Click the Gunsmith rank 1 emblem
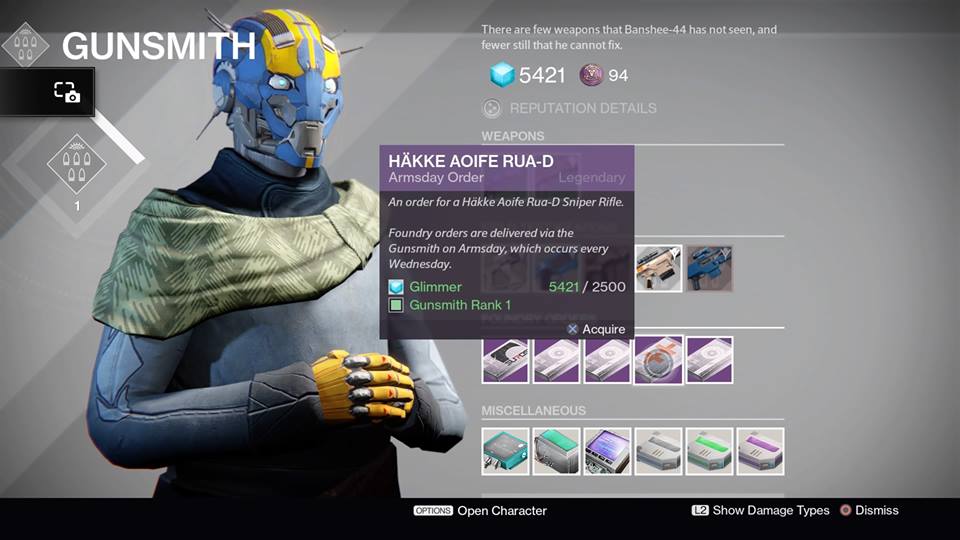Viewport: 960px width, 540px height. pos(76,165)
